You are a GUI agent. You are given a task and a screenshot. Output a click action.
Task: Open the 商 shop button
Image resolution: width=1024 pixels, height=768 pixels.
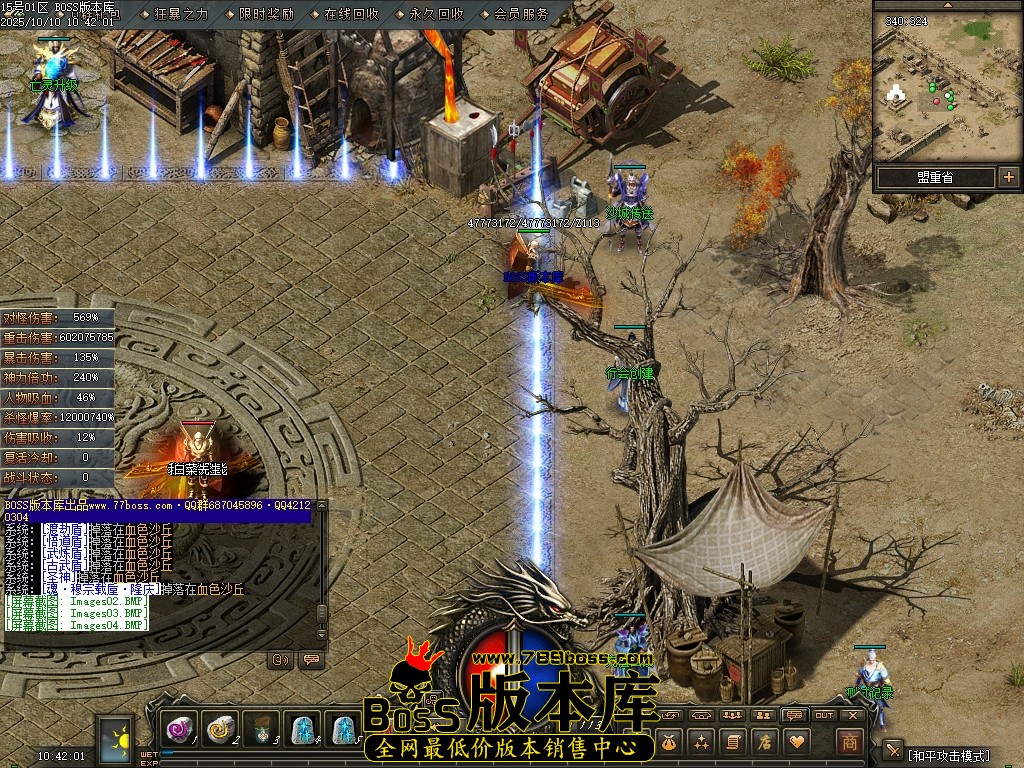tap(849, 741)
